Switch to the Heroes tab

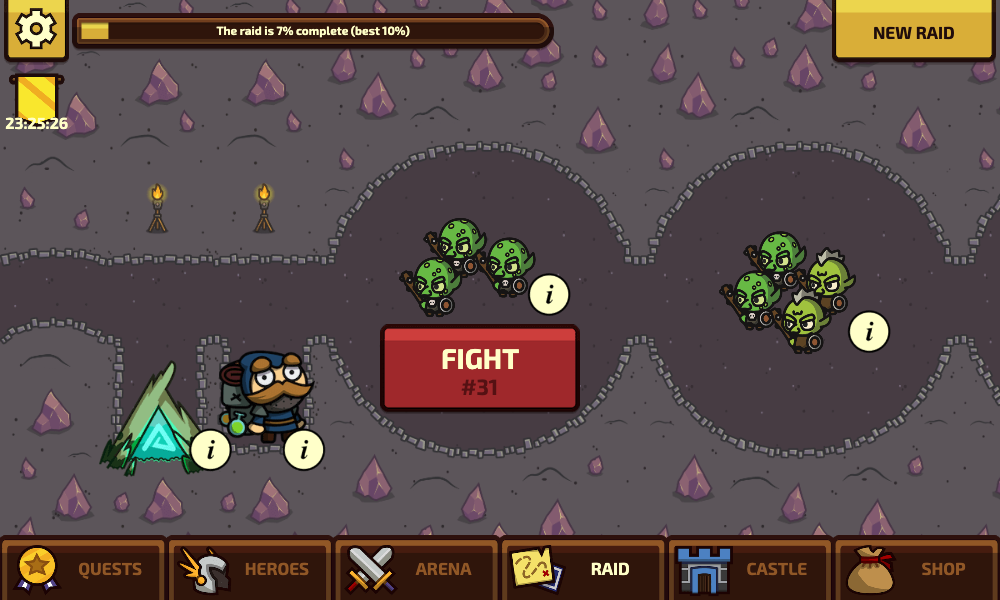[x=250, y=569]
